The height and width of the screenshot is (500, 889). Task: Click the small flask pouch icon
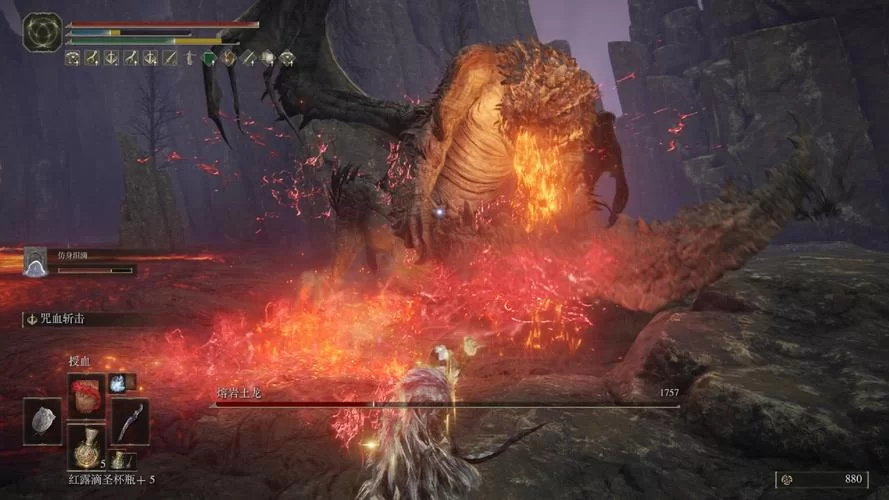(x=119, y=459)
